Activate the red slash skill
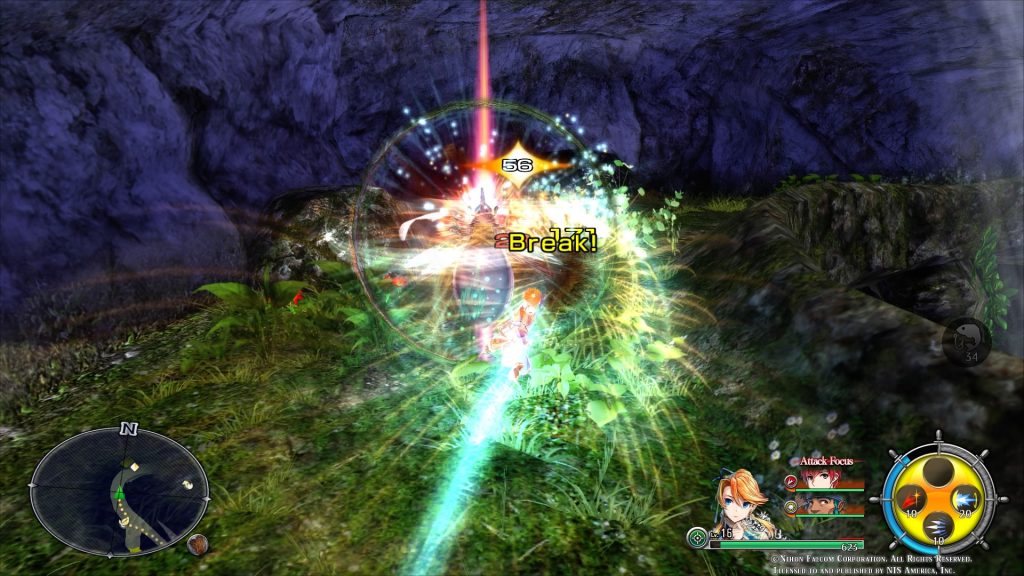The width and height of the screenshot is (1024, 576). (x=912, y=497)
